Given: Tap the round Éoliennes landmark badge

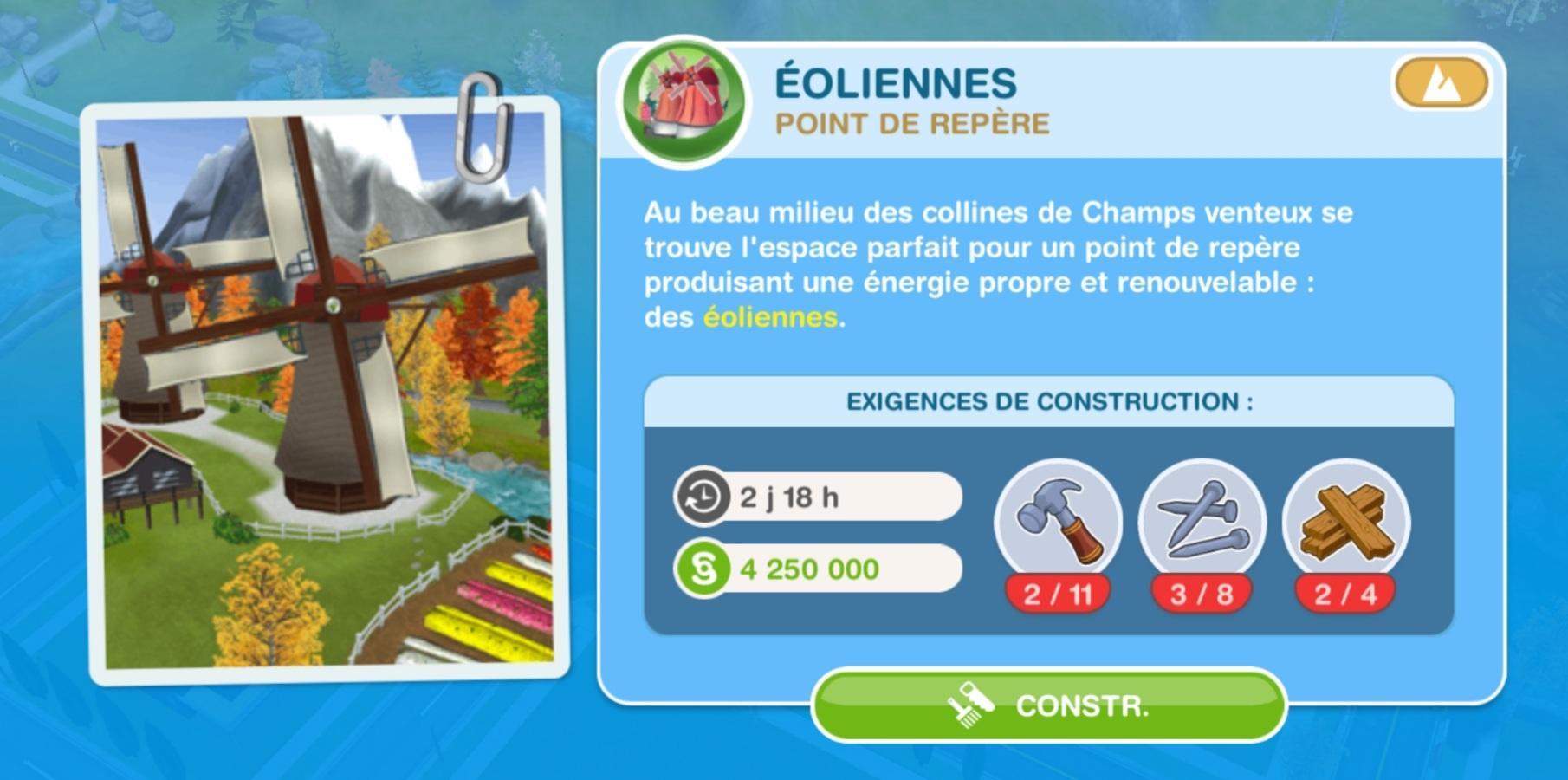Looking at the screenshot, I should 684,101.
